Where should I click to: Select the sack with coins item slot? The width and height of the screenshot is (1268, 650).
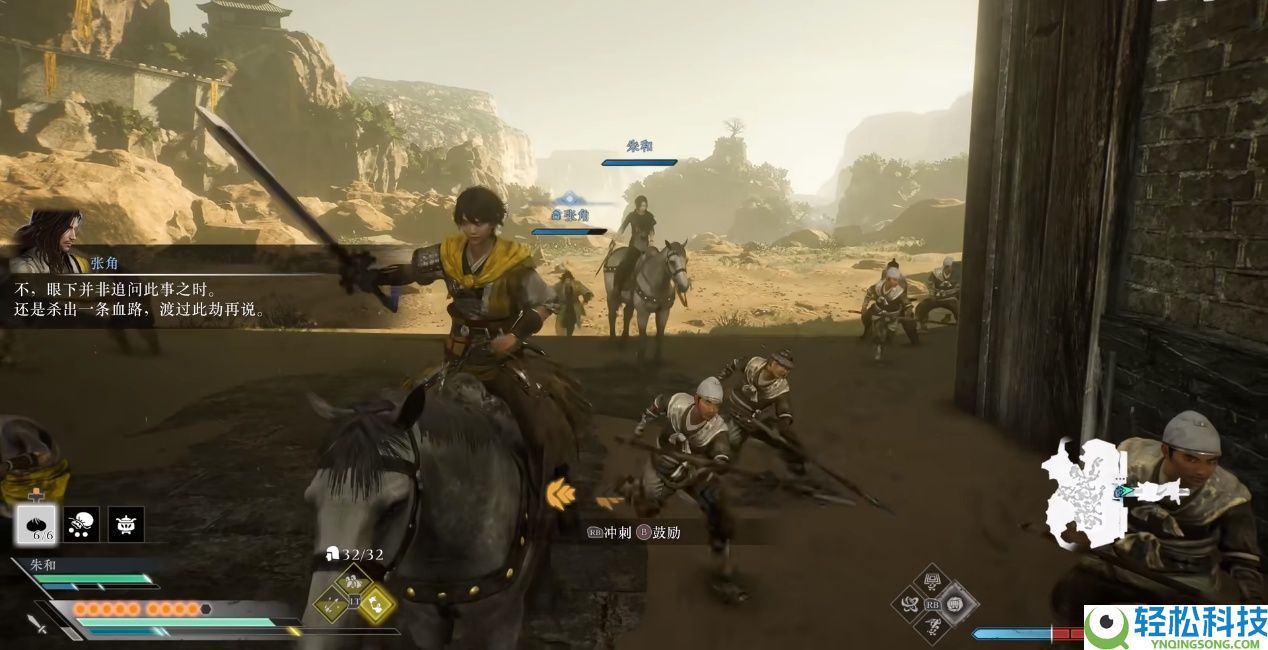point(81,524)
